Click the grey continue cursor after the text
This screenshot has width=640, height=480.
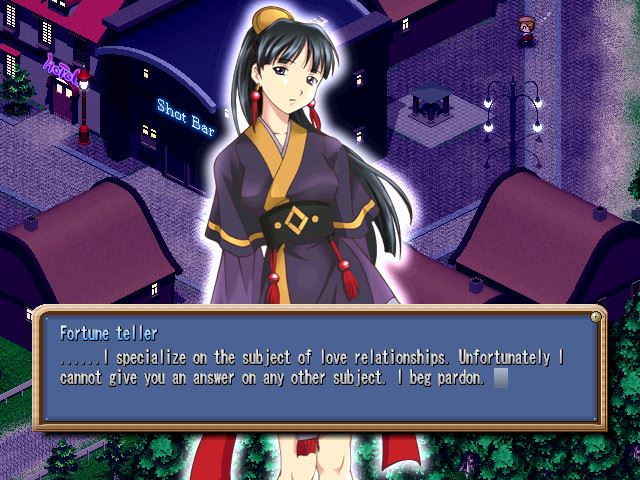coord(502,379)
